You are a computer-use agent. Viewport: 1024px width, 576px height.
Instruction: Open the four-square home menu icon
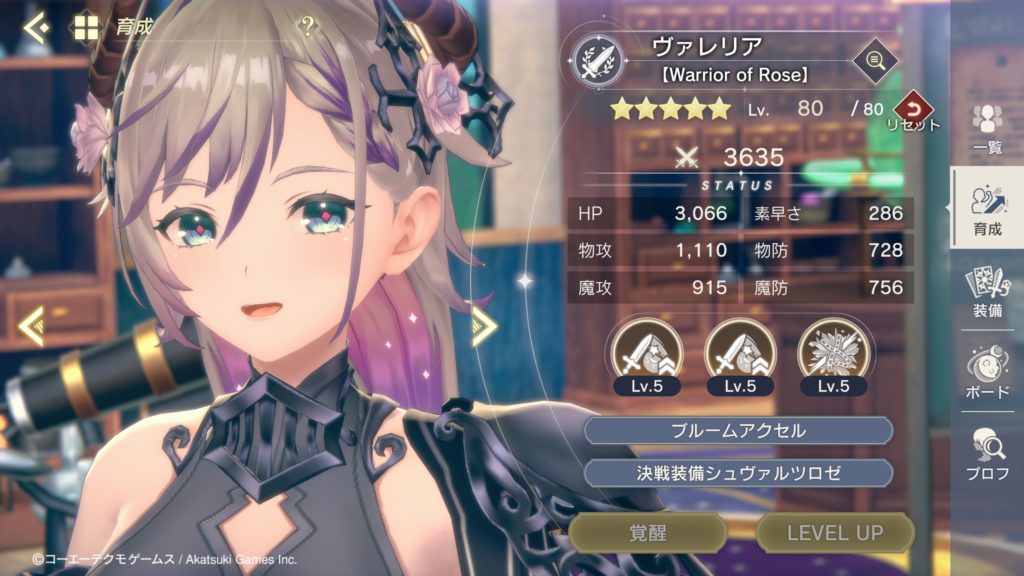[85, 27]
